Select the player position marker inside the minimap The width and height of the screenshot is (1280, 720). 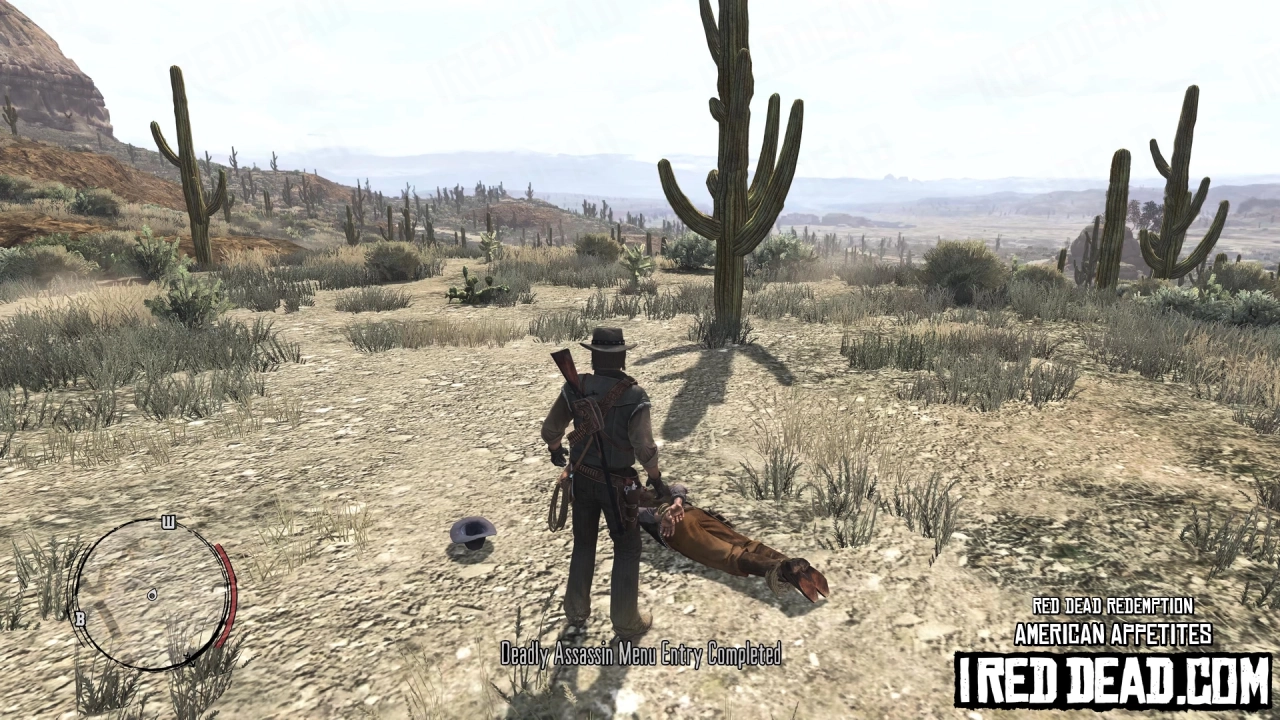(152, 595)
